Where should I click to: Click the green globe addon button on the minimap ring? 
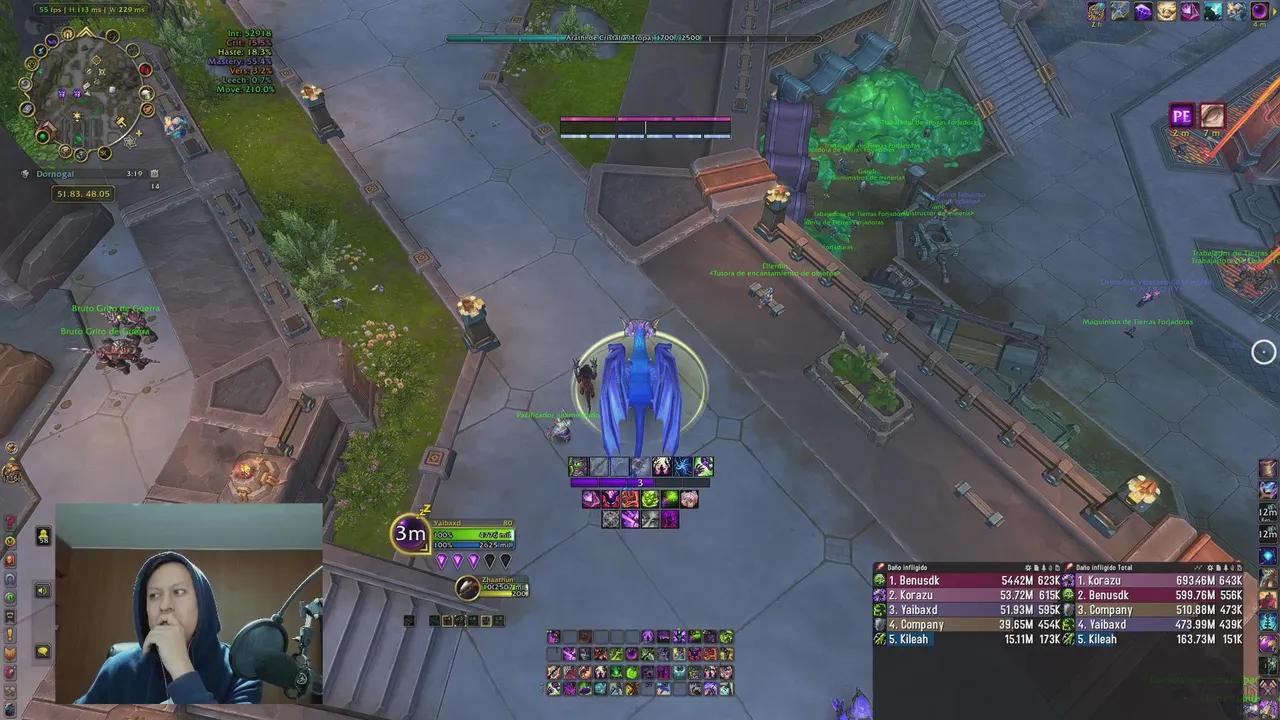(43, 135)
